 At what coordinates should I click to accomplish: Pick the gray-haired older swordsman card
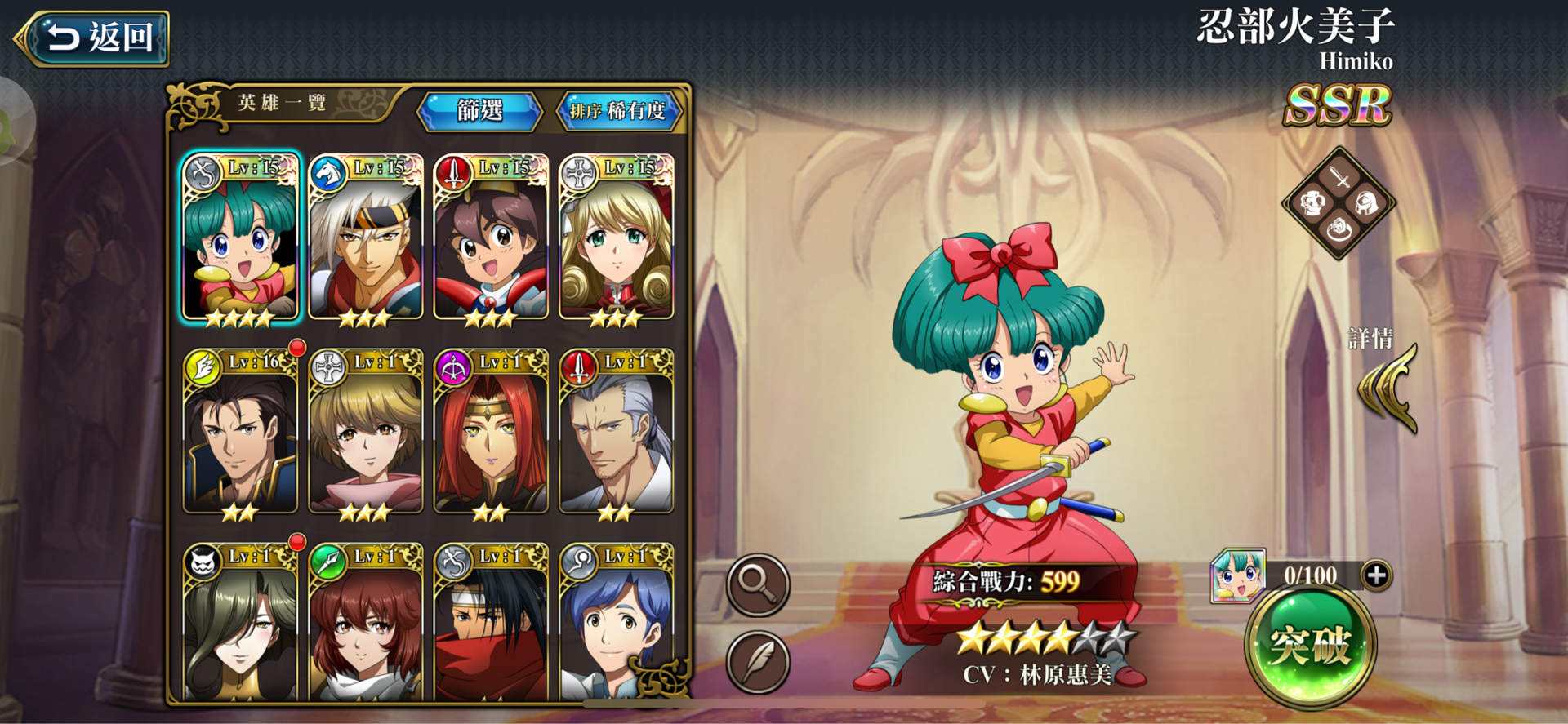(616, 433)
